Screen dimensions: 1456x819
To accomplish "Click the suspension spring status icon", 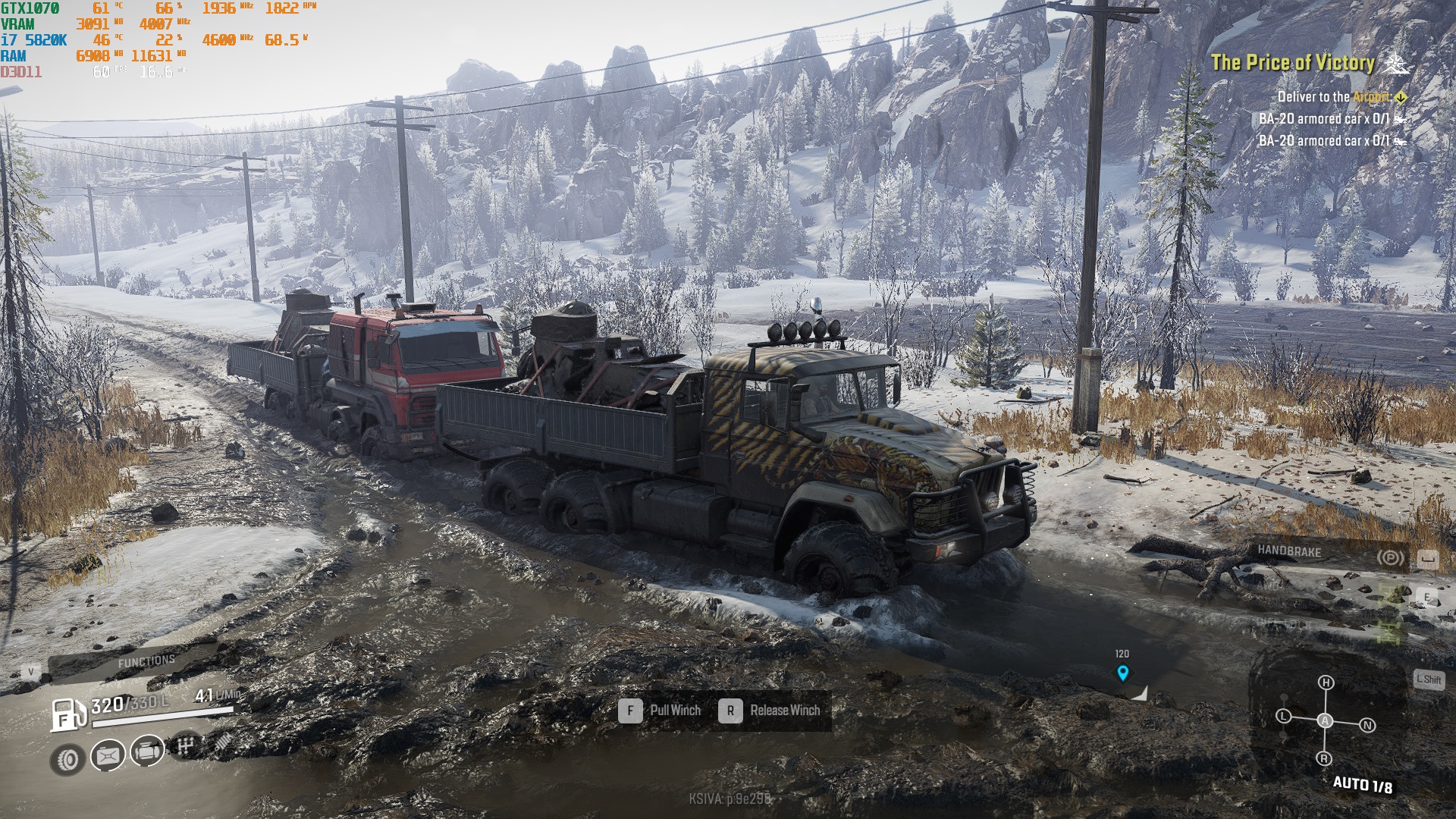I will [x=221, y=741].
